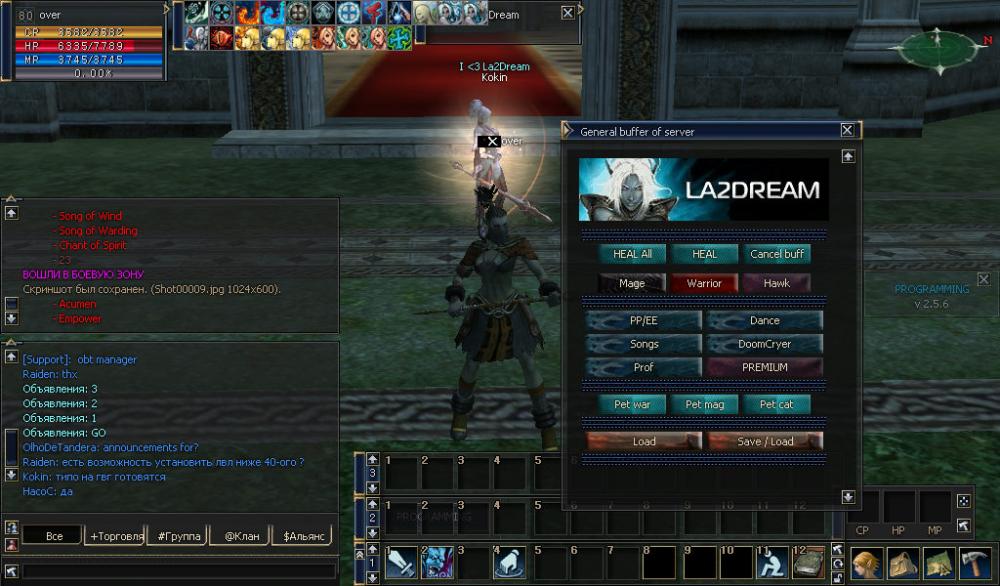Image resolution: width=1000 pixels, height=586 pixels.
Task: Switch to the +Торговля chat tab
Action: click(x=115, y=536)
